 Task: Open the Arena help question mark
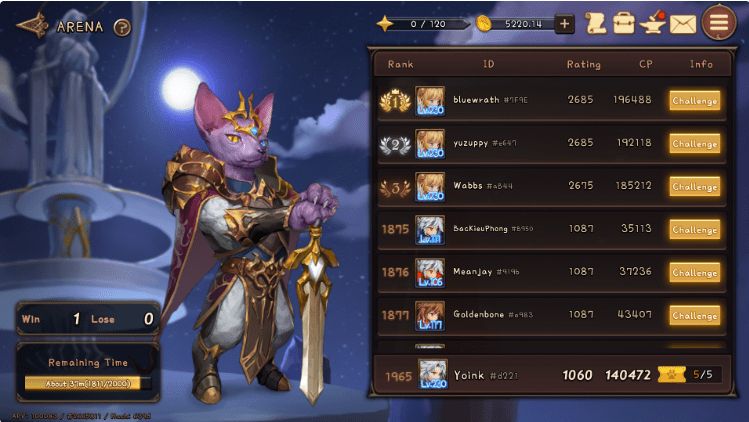coord(122,27)
